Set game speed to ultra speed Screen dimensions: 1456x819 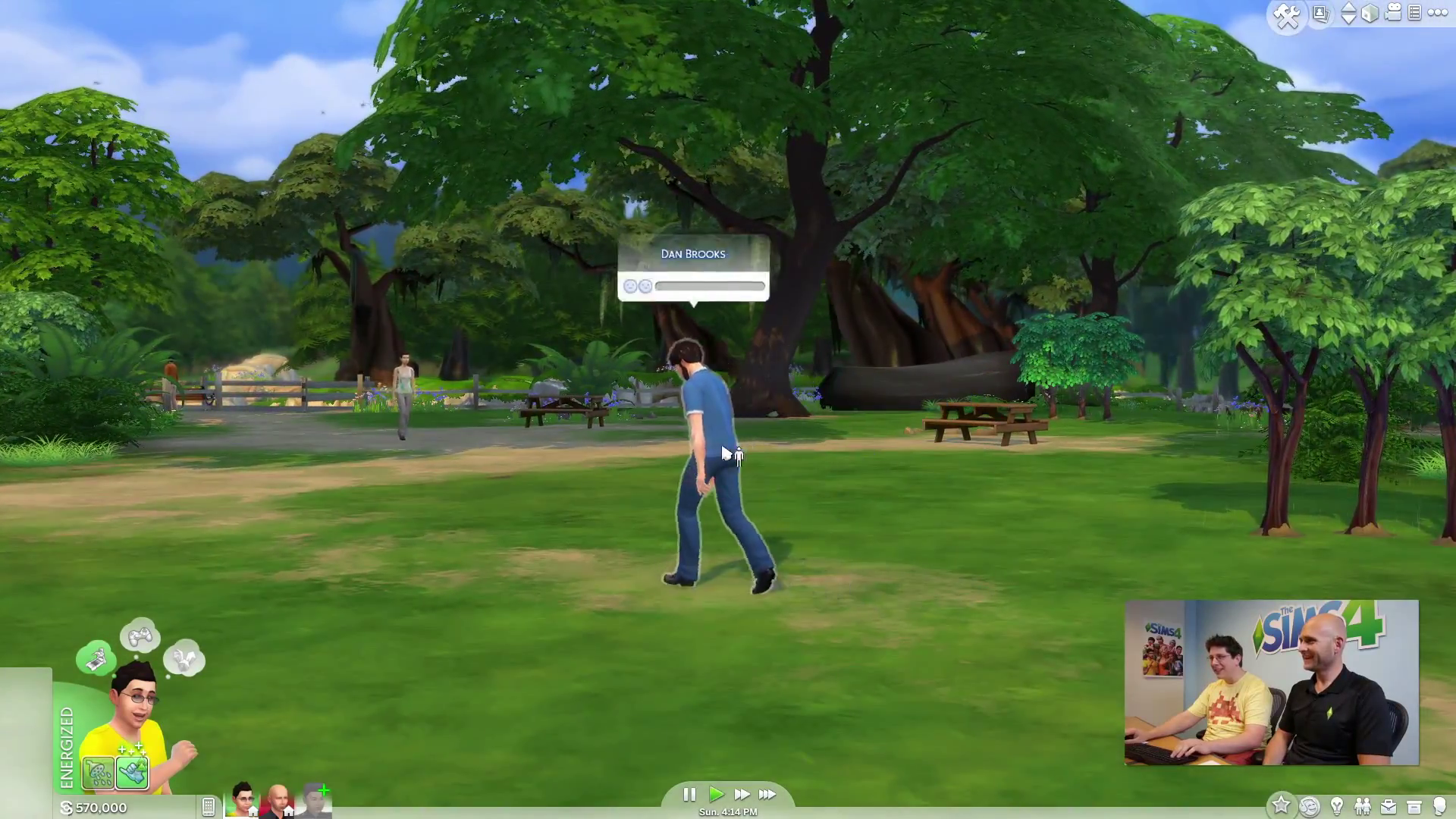pos(767,794)
